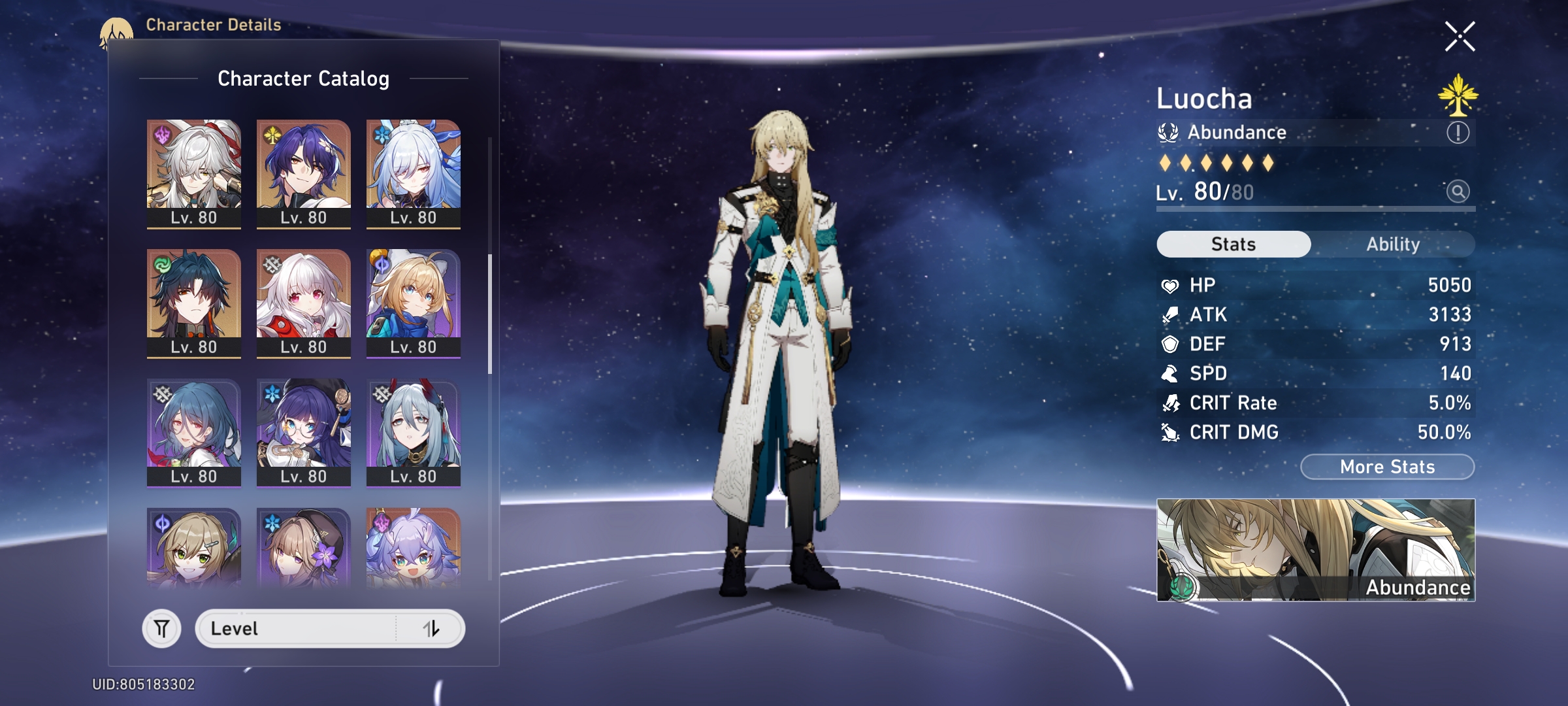The width and height of the screenshot is (1568, 706).
Task: Open the Abundance light cone thumbnail
Action: click(x=1315, y=550)
